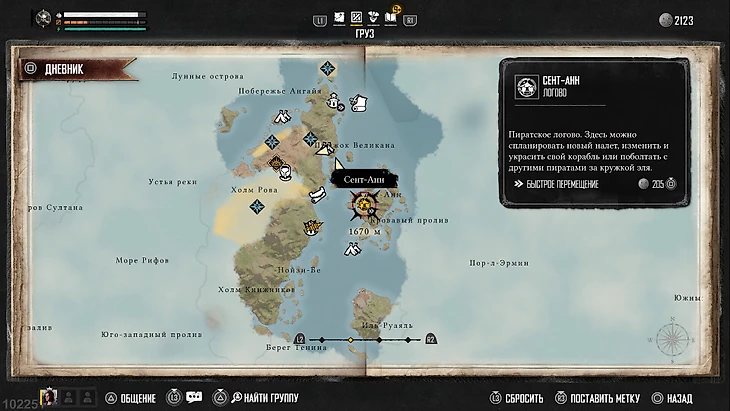Viewport: 730px width, 411px height.
Task: Place a marker with Поставить метку
Action: click(598, 398)
